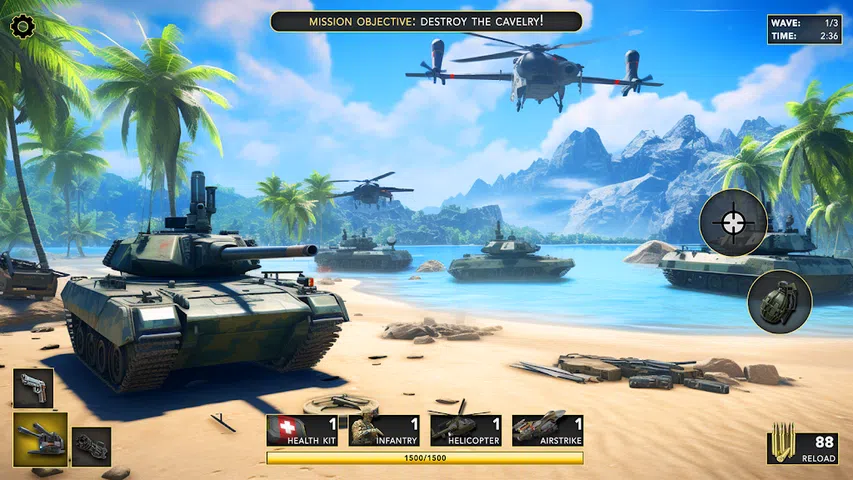Throw a grenade with the grenade button
Screen dimensions: 853x480
pyautogui.click(x=779, y=302)
